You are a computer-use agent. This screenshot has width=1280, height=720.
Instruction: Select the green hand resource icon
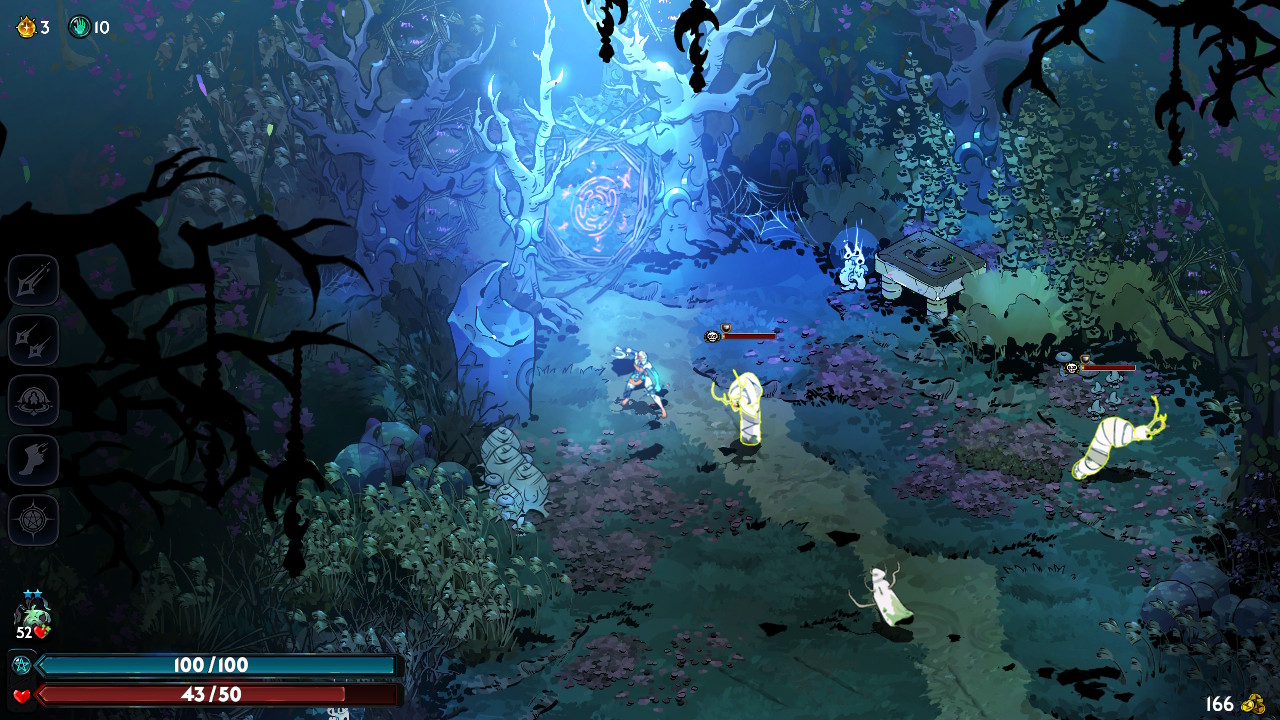coord(80,27)
